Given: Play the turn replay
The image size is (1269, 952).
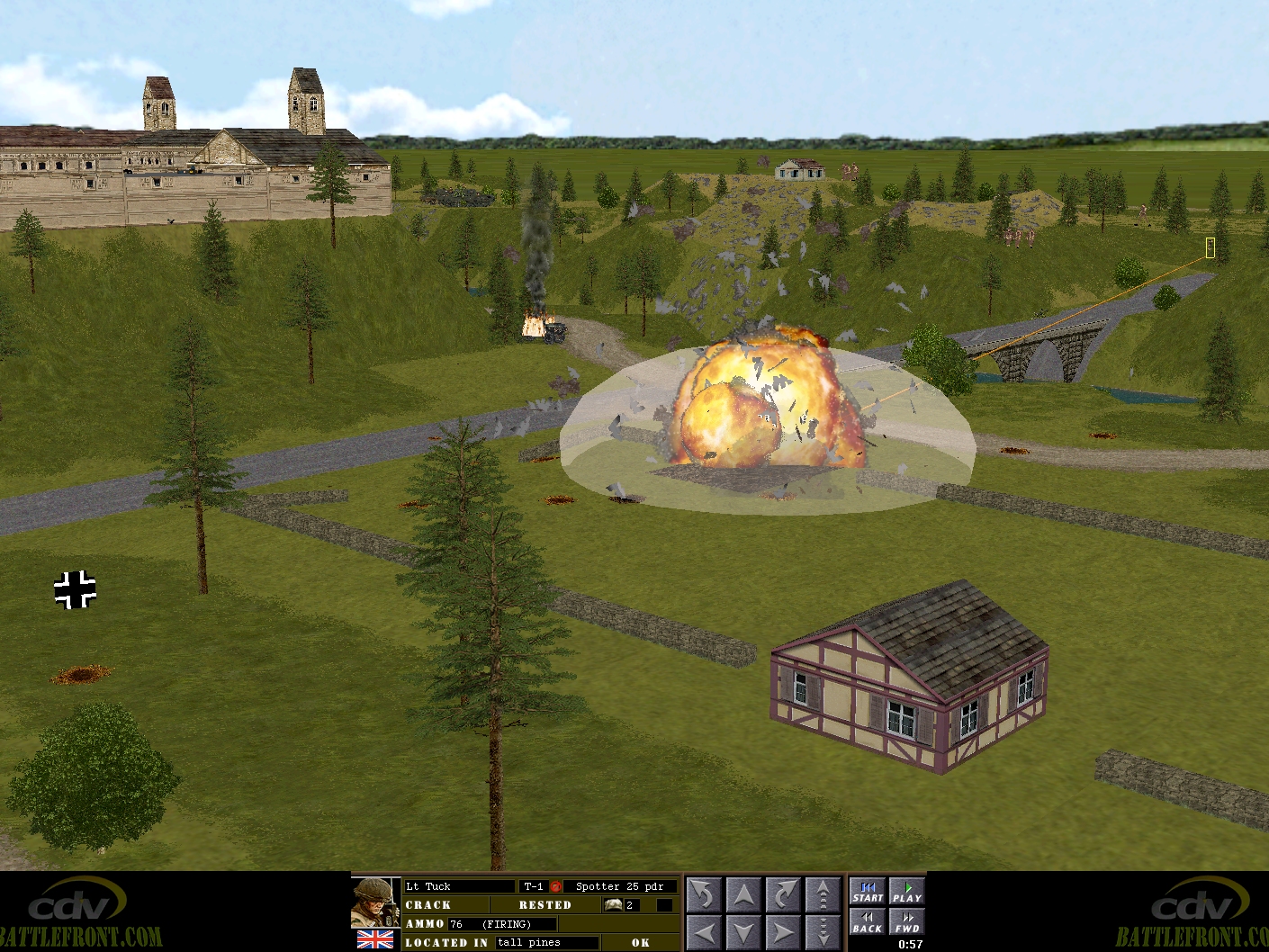Looking at the screenshot, I should (907, 892).
